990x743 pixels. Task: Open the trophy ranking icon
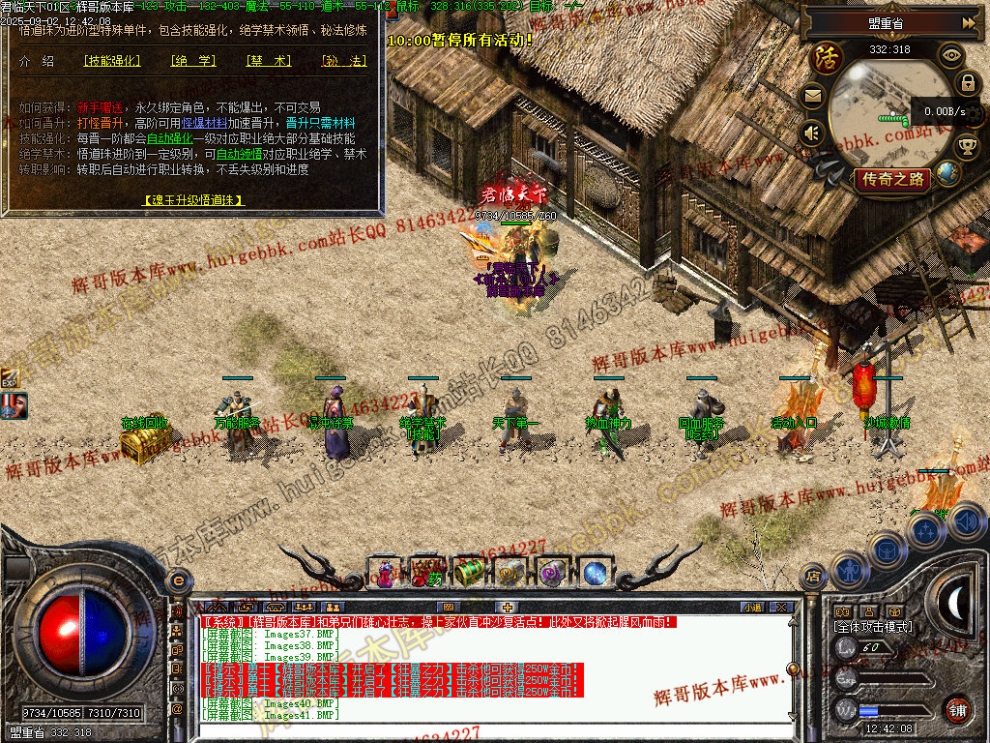967,148
